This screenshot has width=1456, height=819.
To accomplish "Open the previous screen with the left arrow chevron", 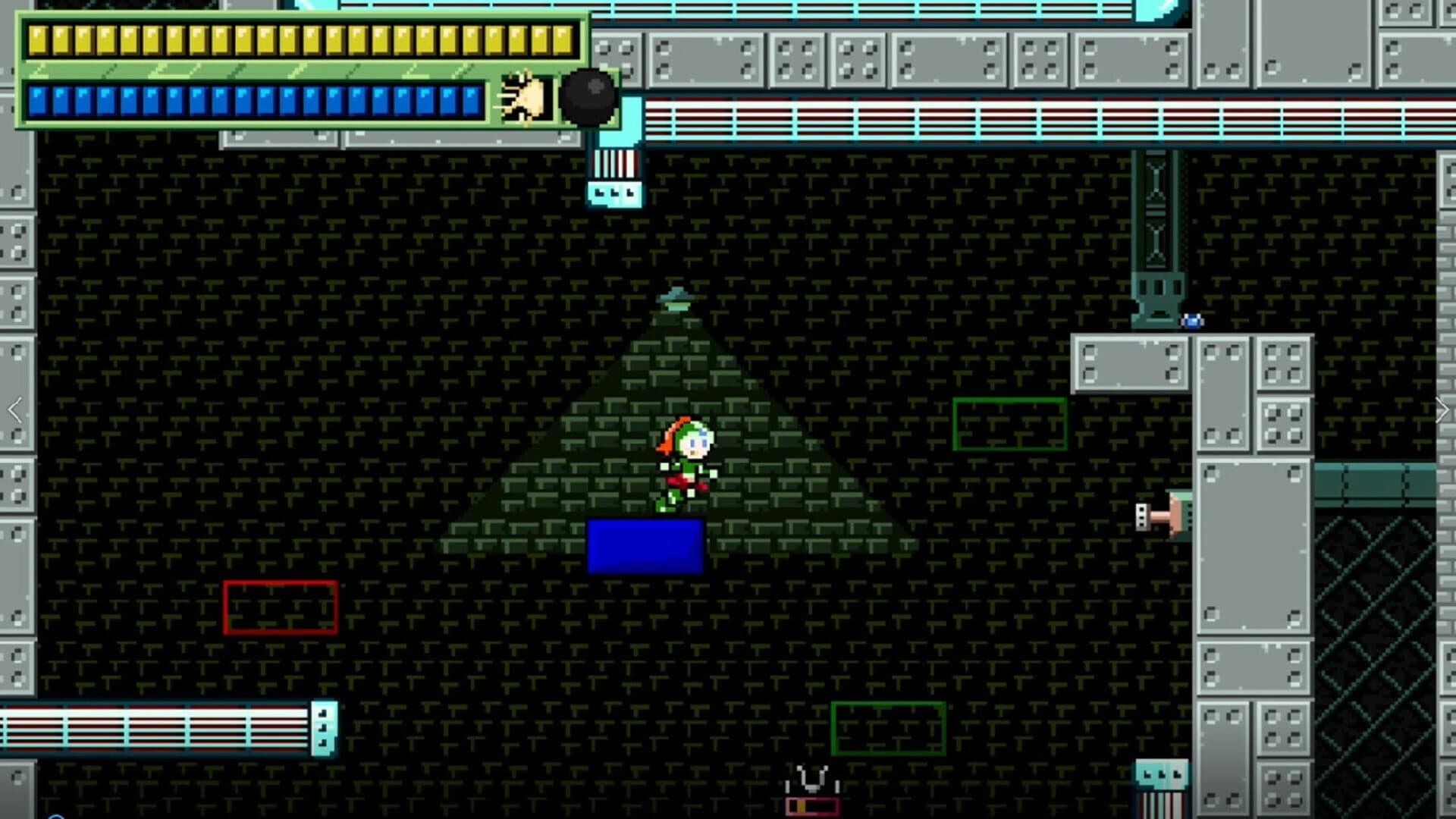I will [14, 409].
